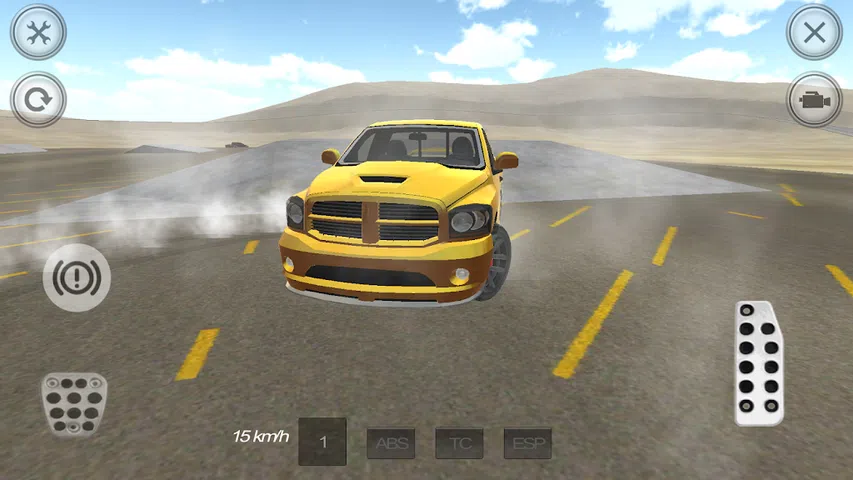Toggle the ESP stability control
The height and width of the screenshot is (480, 853).
527,442
